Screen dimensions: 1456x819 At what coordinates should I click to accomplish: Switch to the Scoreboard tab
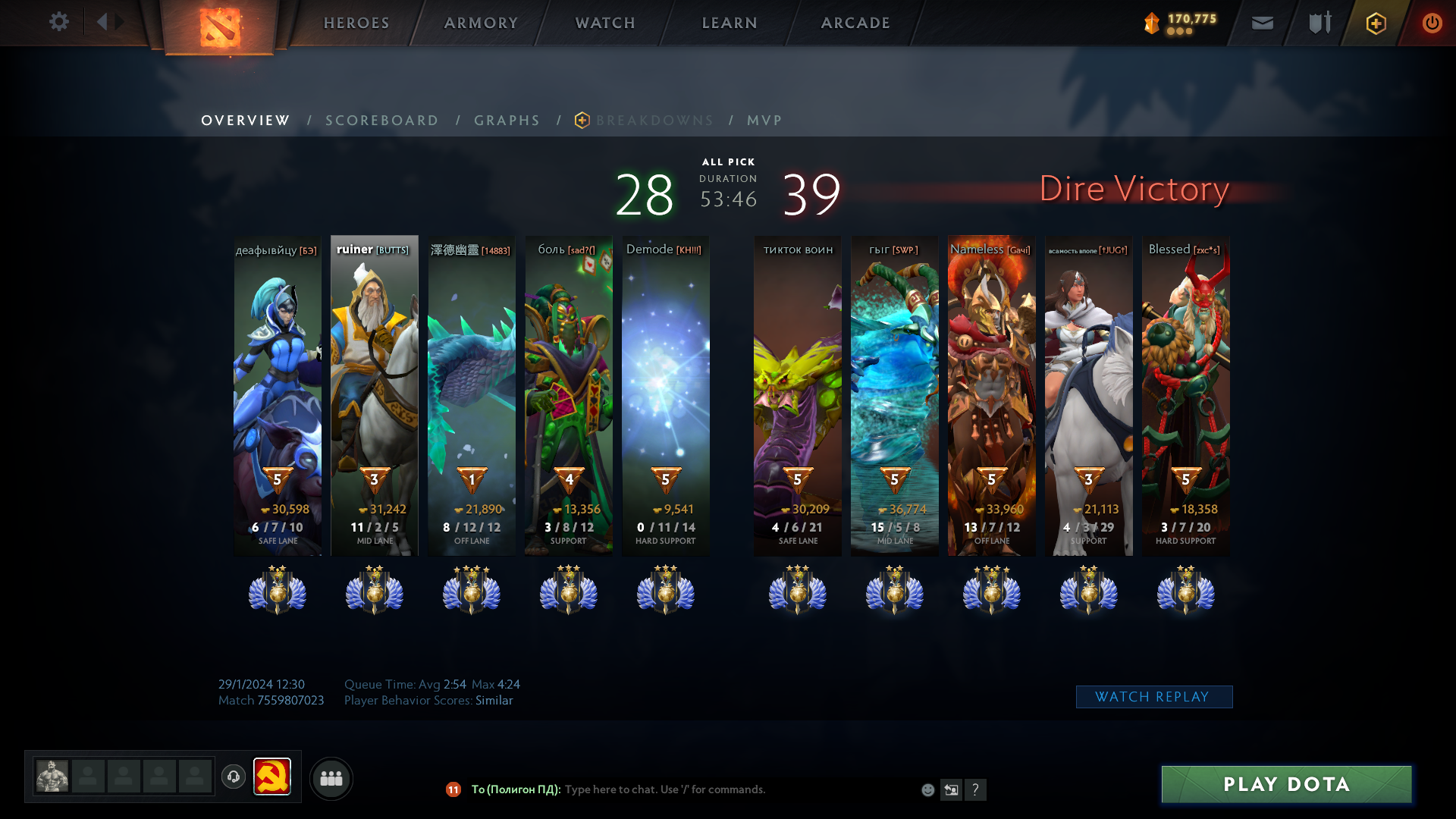point(381,121)
